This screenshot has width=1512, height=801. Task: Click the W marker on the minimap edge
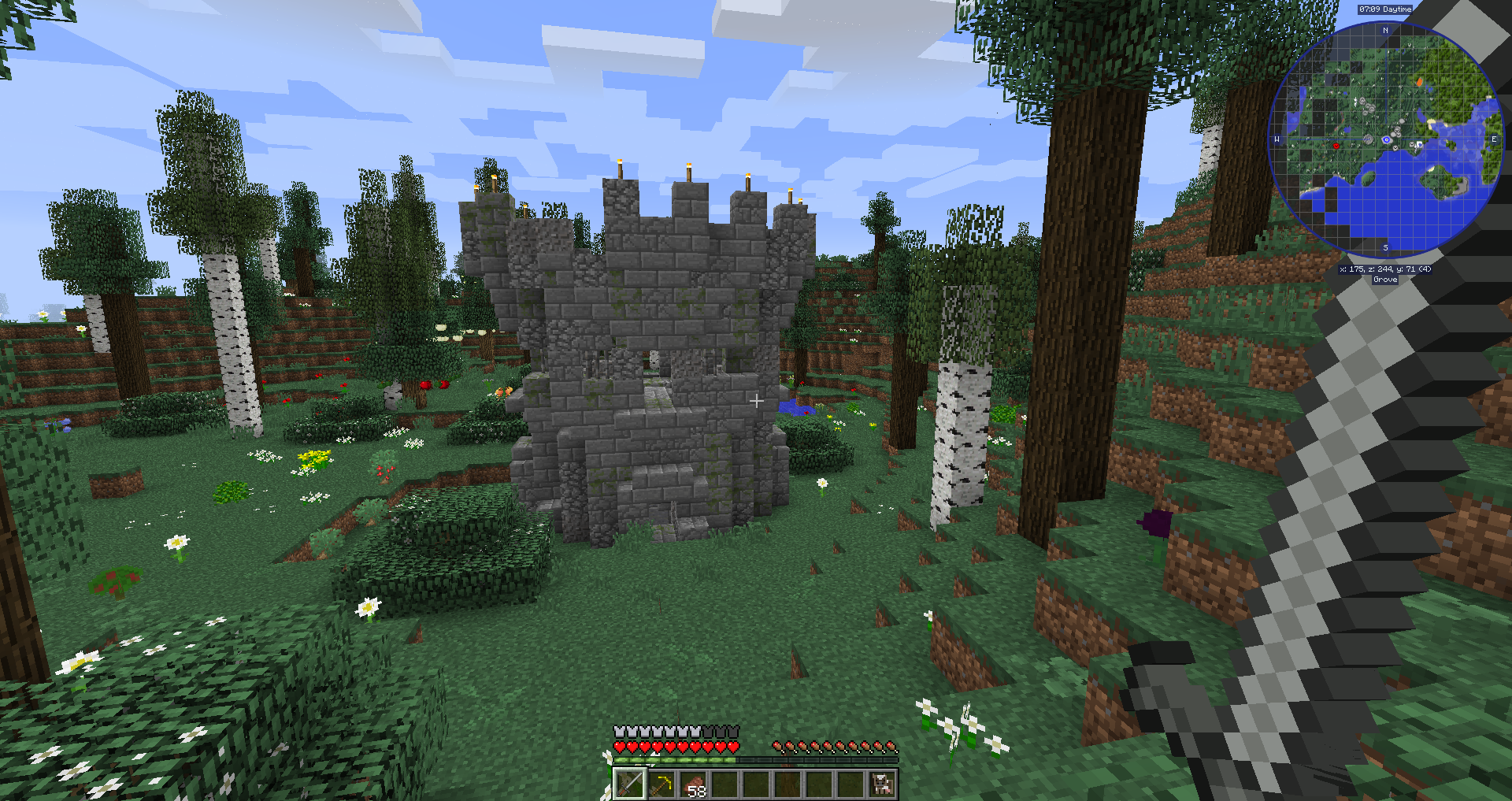(x=1277, y=139)
